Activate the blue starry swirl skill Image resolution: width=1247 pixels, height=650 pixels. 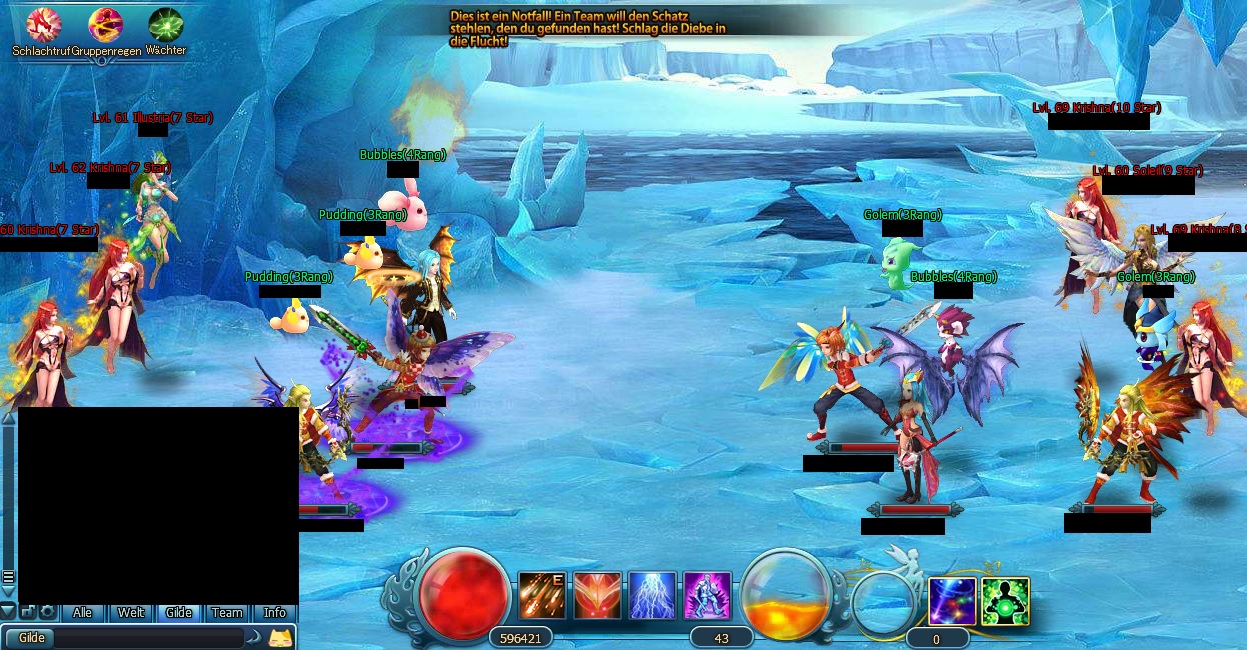tap(952, 602)
